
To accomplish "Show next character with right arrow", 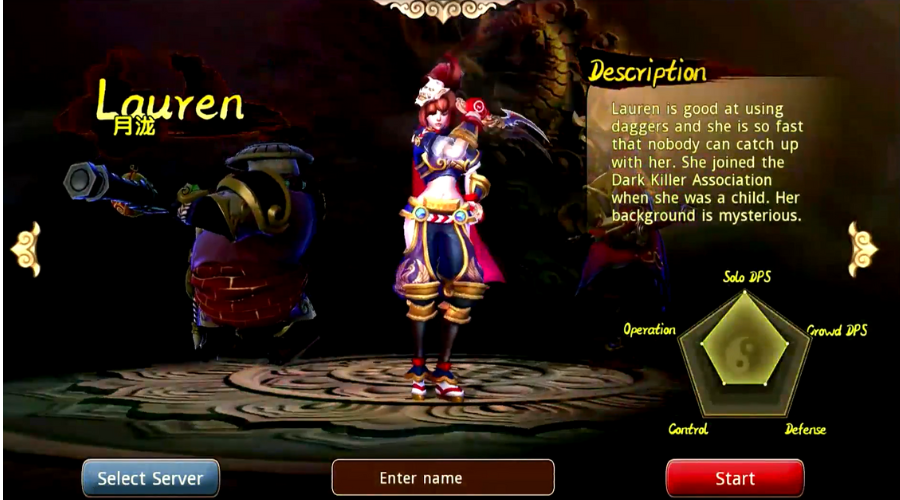I will [x=861, y=248].
